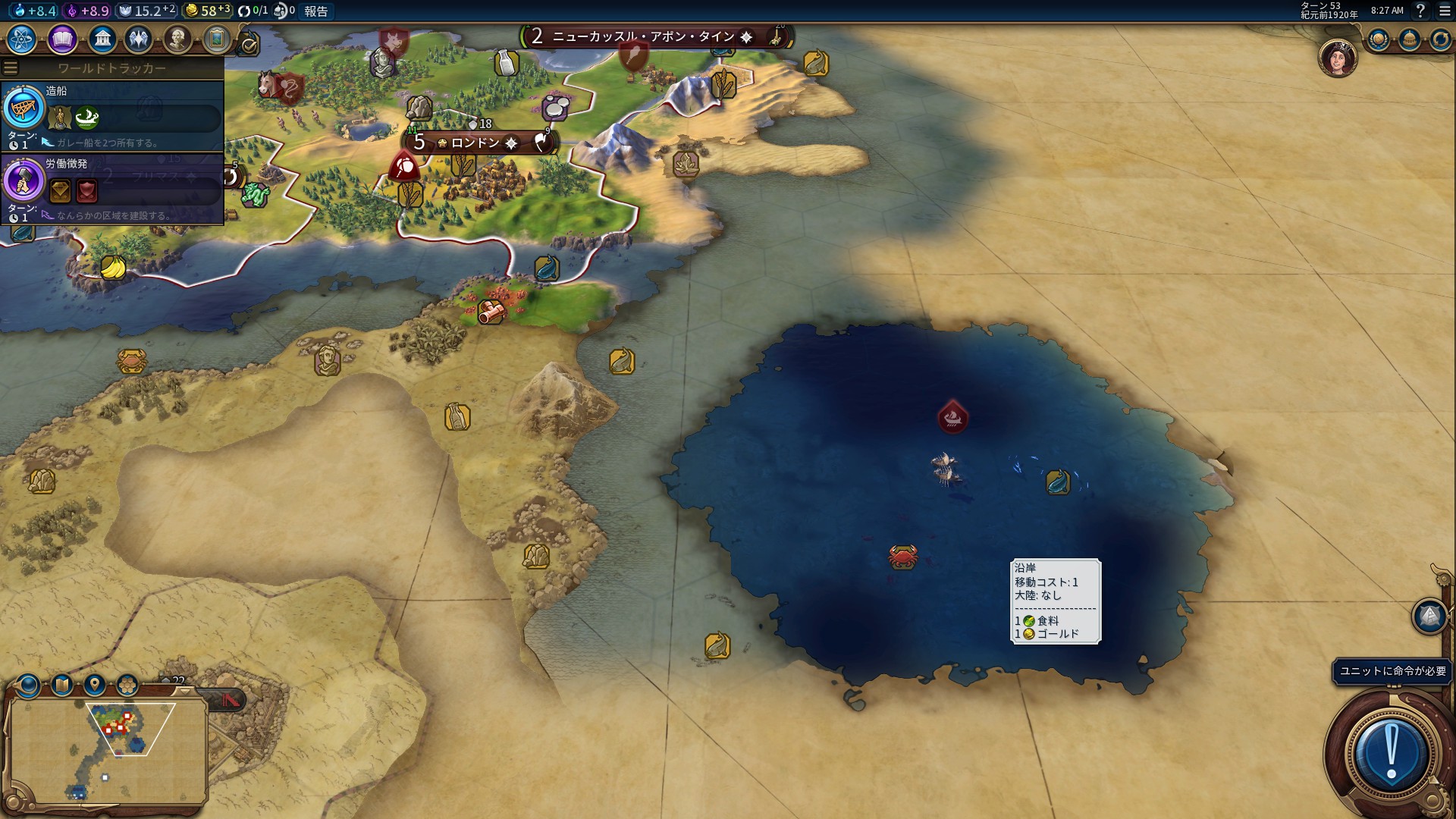Select the 労働徴発 civic tracker entry

(112, 188)
